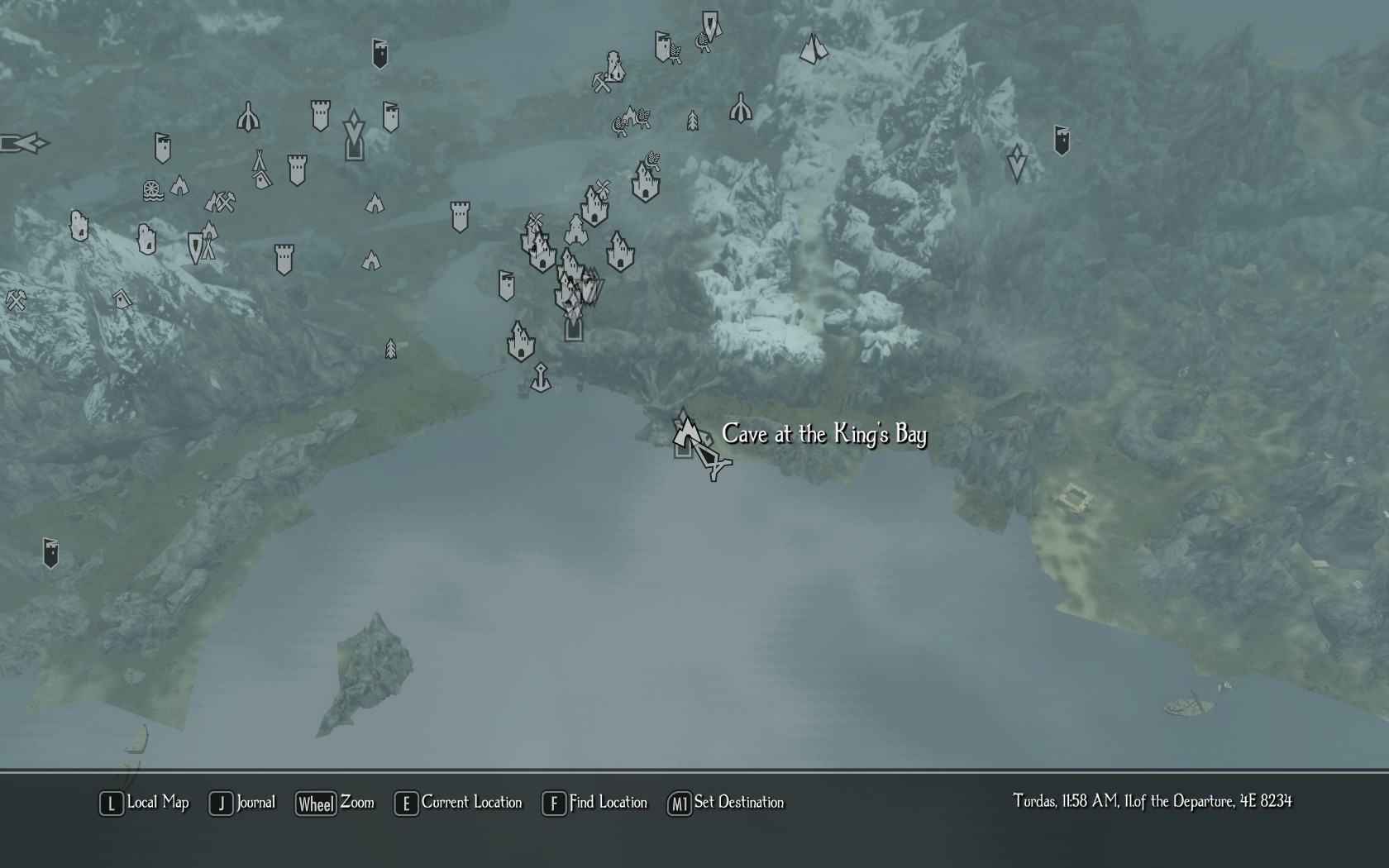The image size is (1389, 868).
Task: Activate the Set Destination option
Action: click(726, 803)
